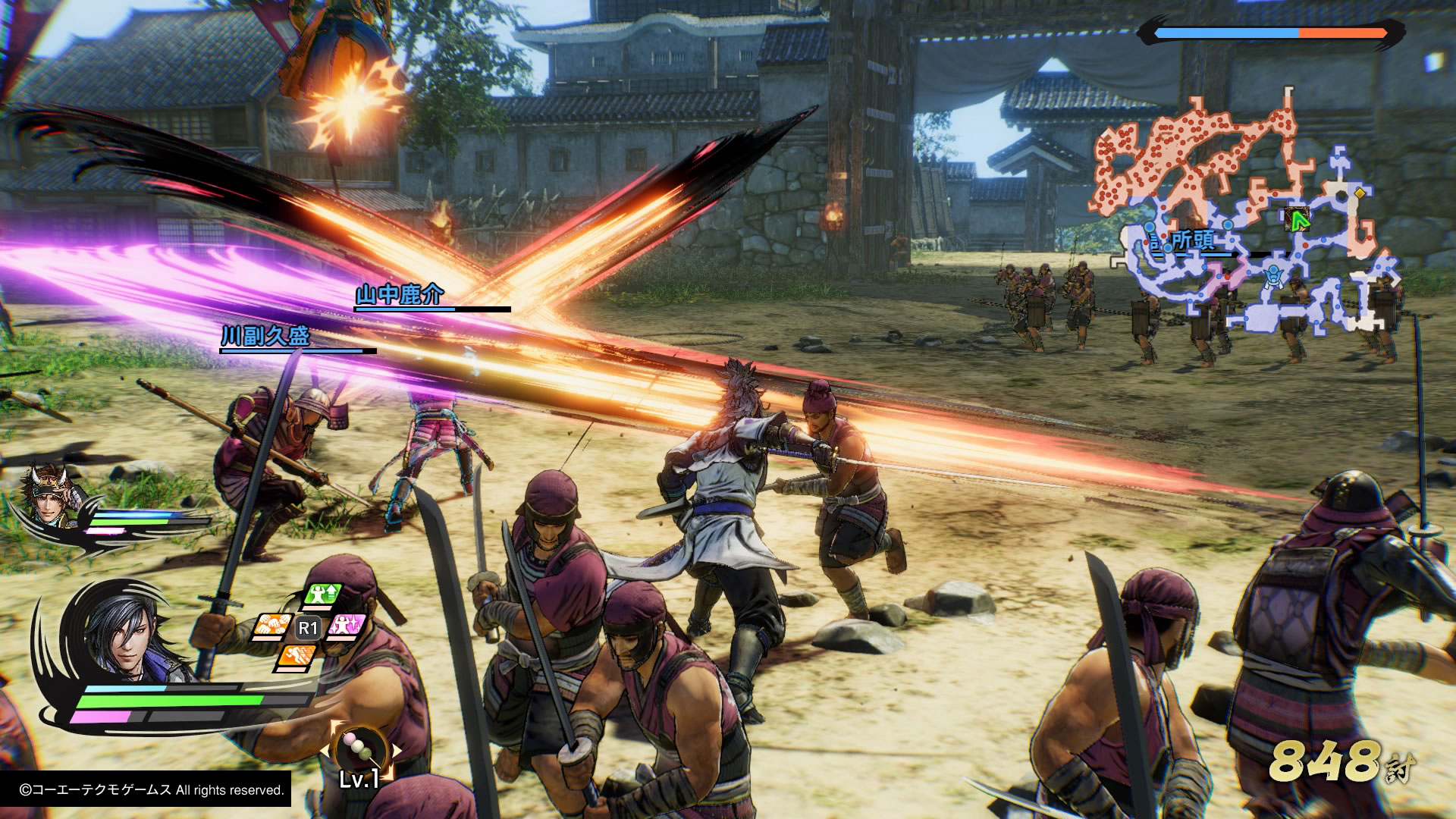Click the green player arrow on the minimap
The image size is (1456, 819).
point(1300,220)
